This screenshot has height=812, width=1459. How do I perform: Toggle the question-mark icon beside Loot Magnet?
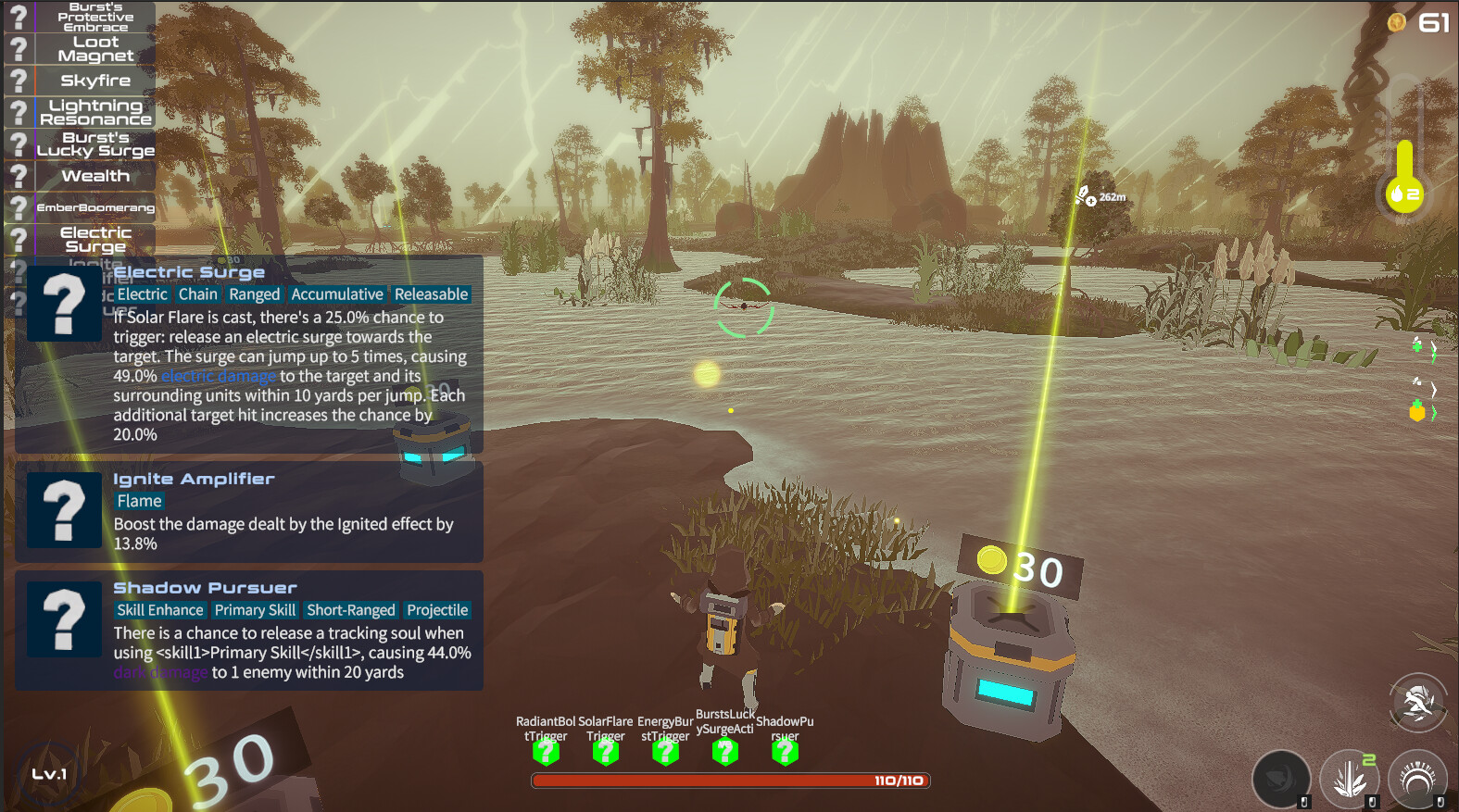pos(19,49)
